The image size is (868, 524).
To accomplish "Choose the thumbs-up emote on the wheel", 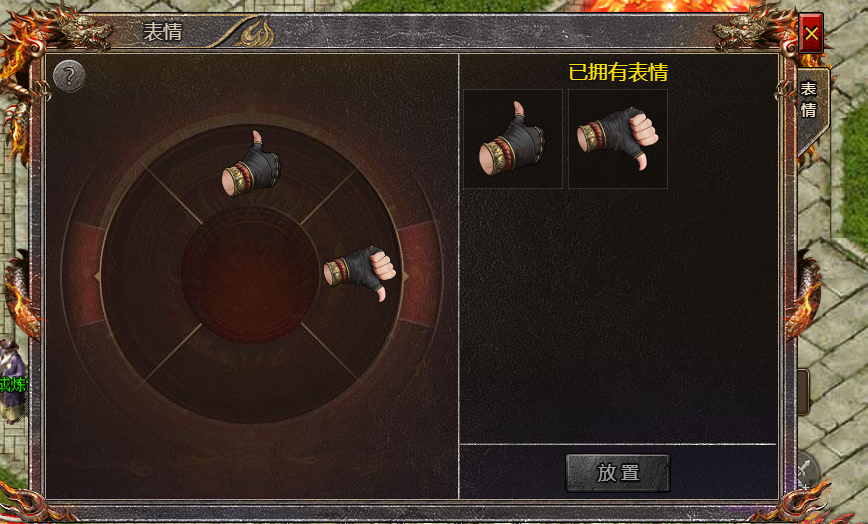I will point(251,163).
